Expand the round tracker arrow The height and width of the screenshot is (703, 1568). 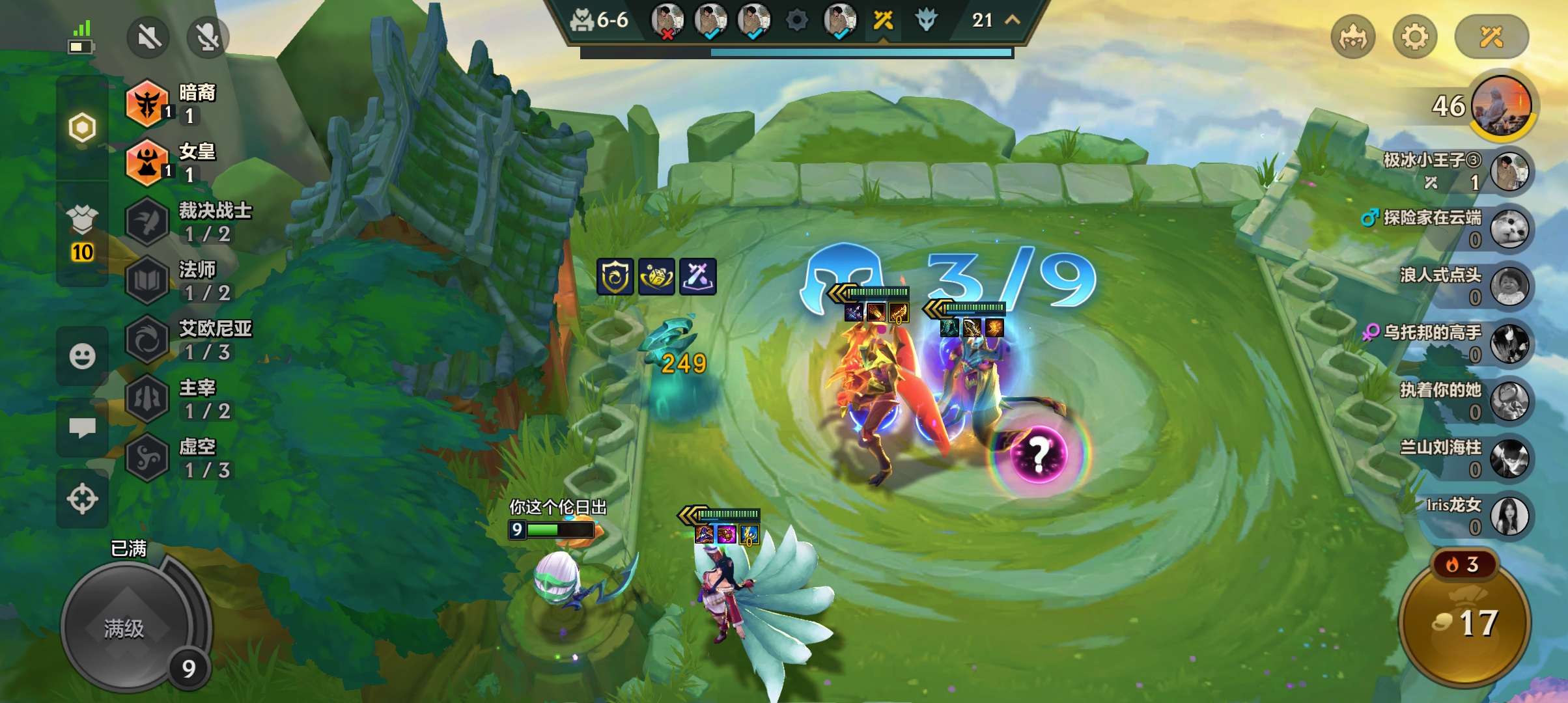(x=1013, y=20)
